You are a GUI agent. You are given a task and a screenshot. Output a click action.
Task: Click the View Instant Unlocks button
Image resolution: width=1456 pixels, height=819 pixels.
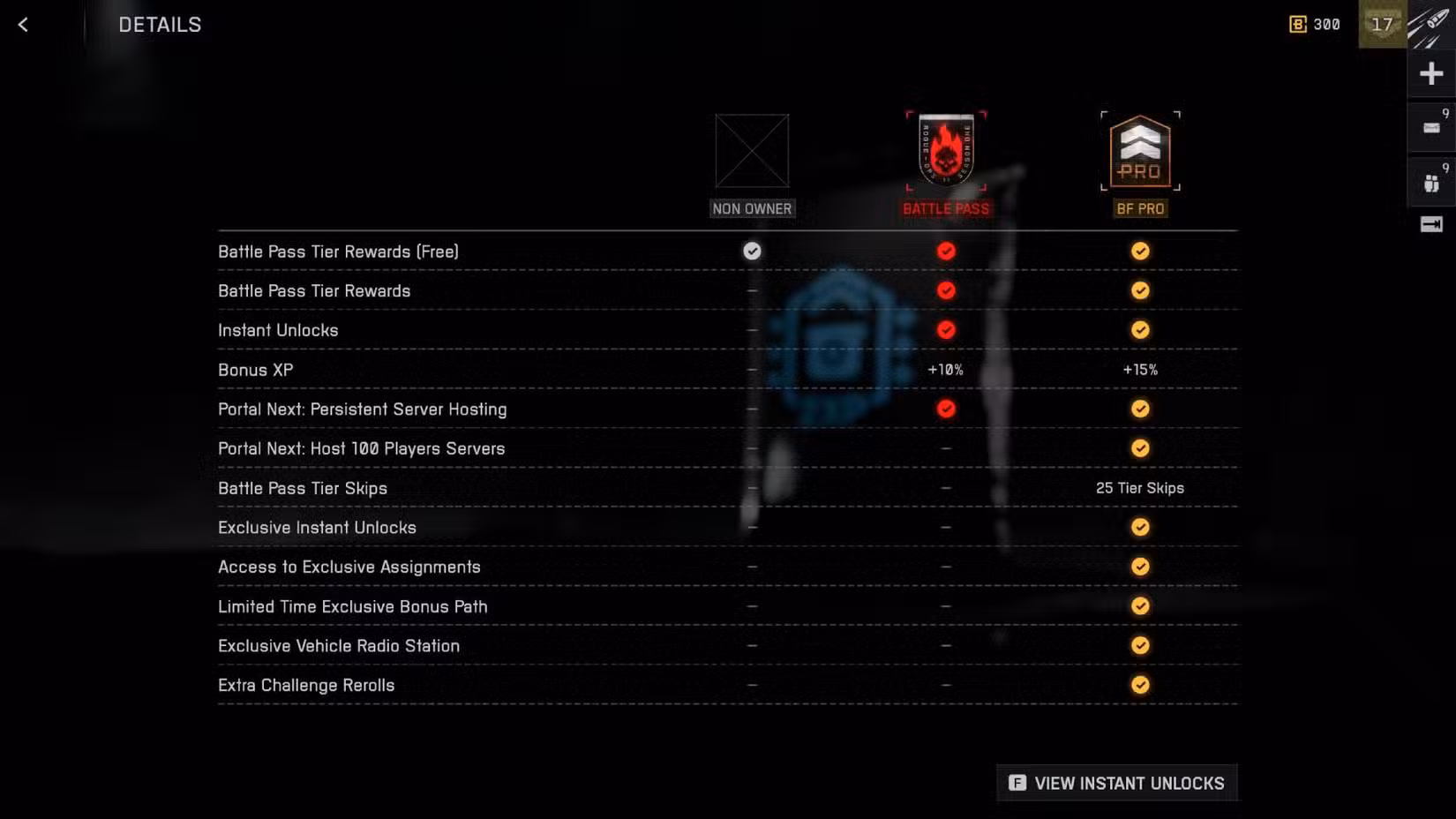[x=1116, y=783]
